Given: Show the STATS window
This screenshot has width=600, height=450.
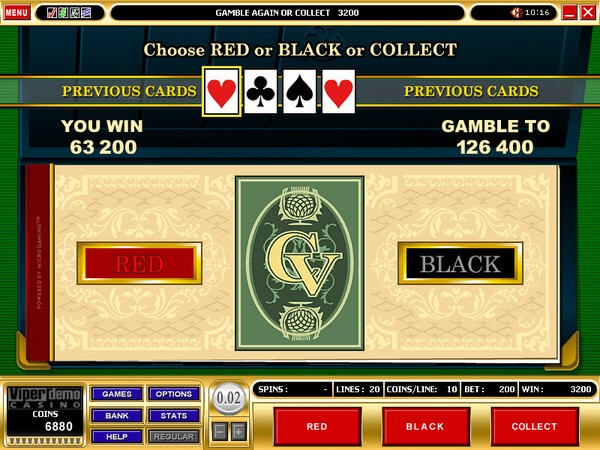Looking at the screenshot, I should [174, 415].
